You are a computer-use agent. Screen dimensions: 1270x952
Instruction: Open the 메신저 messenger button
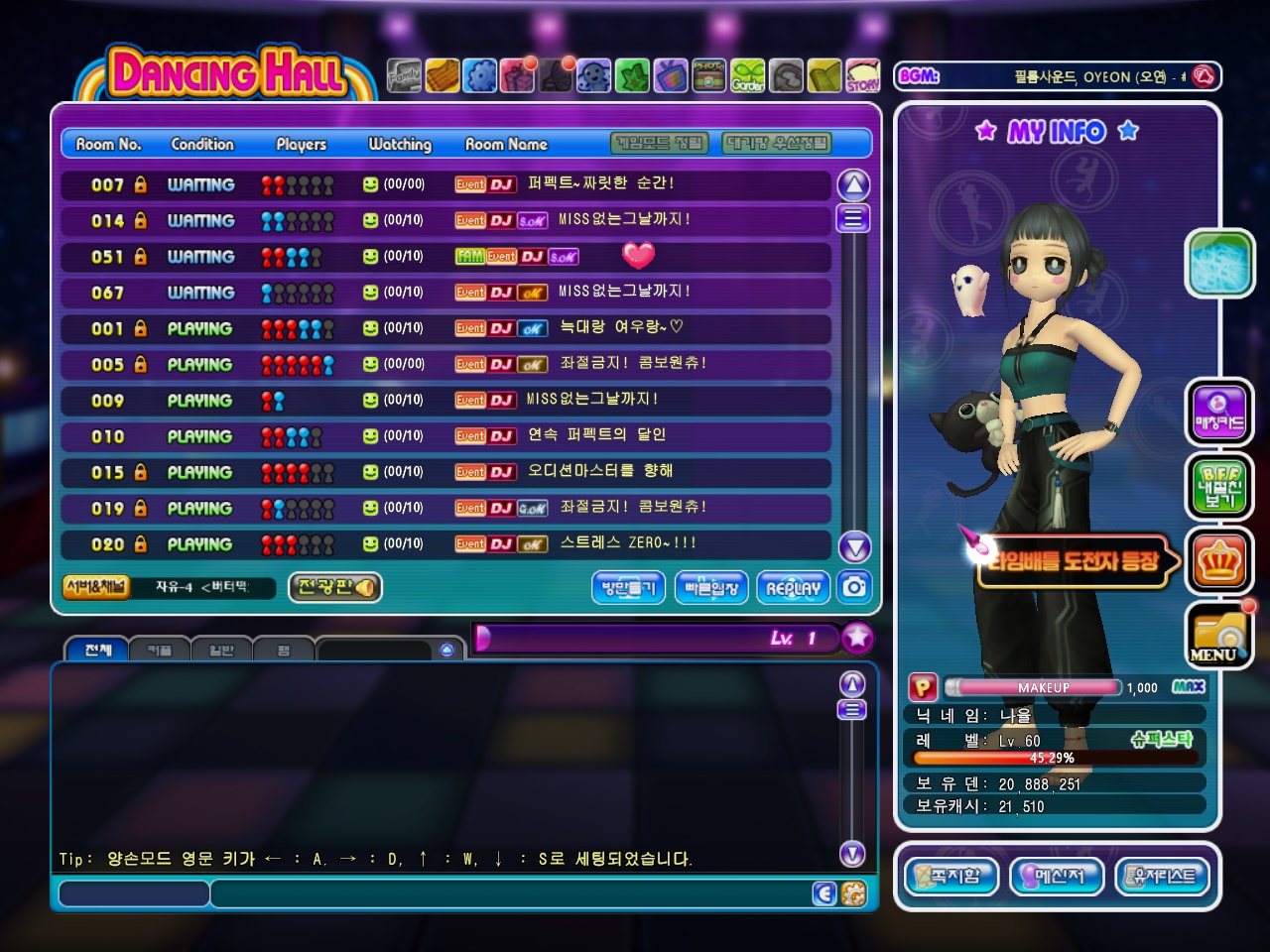[x=1058, y=876]
